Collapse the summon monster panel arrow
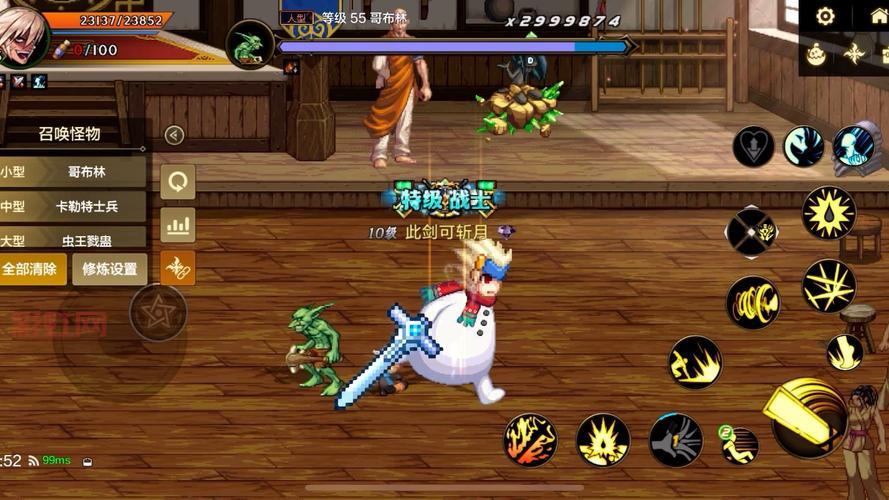889x500 pixels. [x=174, y=135]
